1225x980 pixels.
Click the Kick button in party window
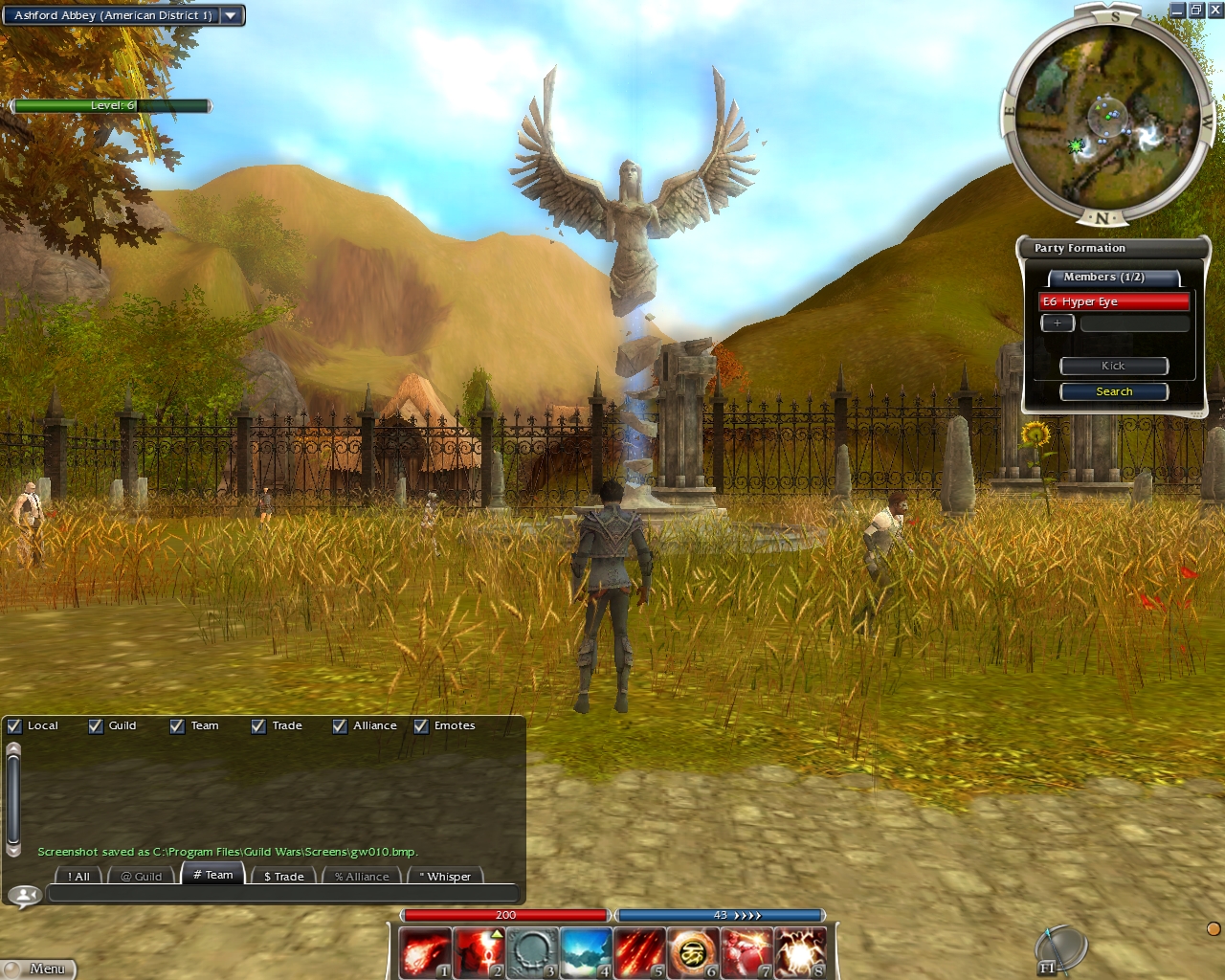(1114, 366)
